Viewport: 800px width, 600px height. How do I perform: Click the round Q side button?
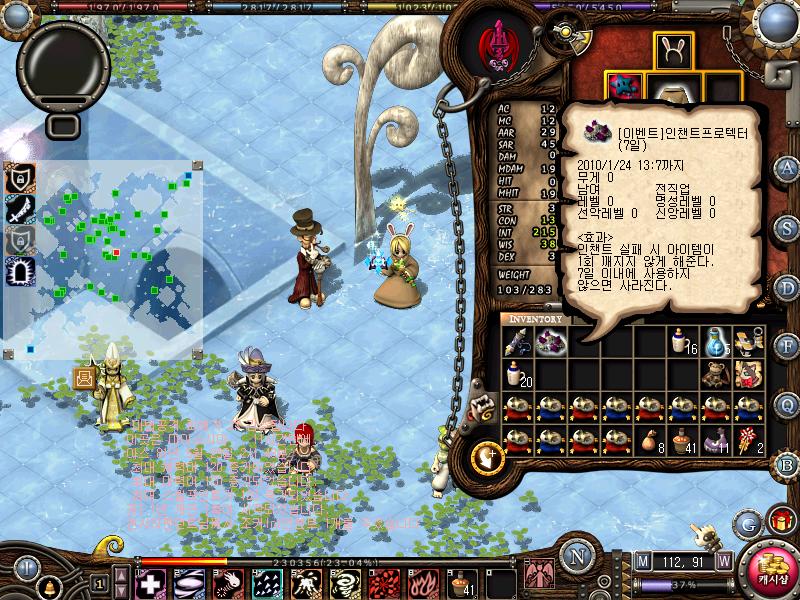coord(788,403)
